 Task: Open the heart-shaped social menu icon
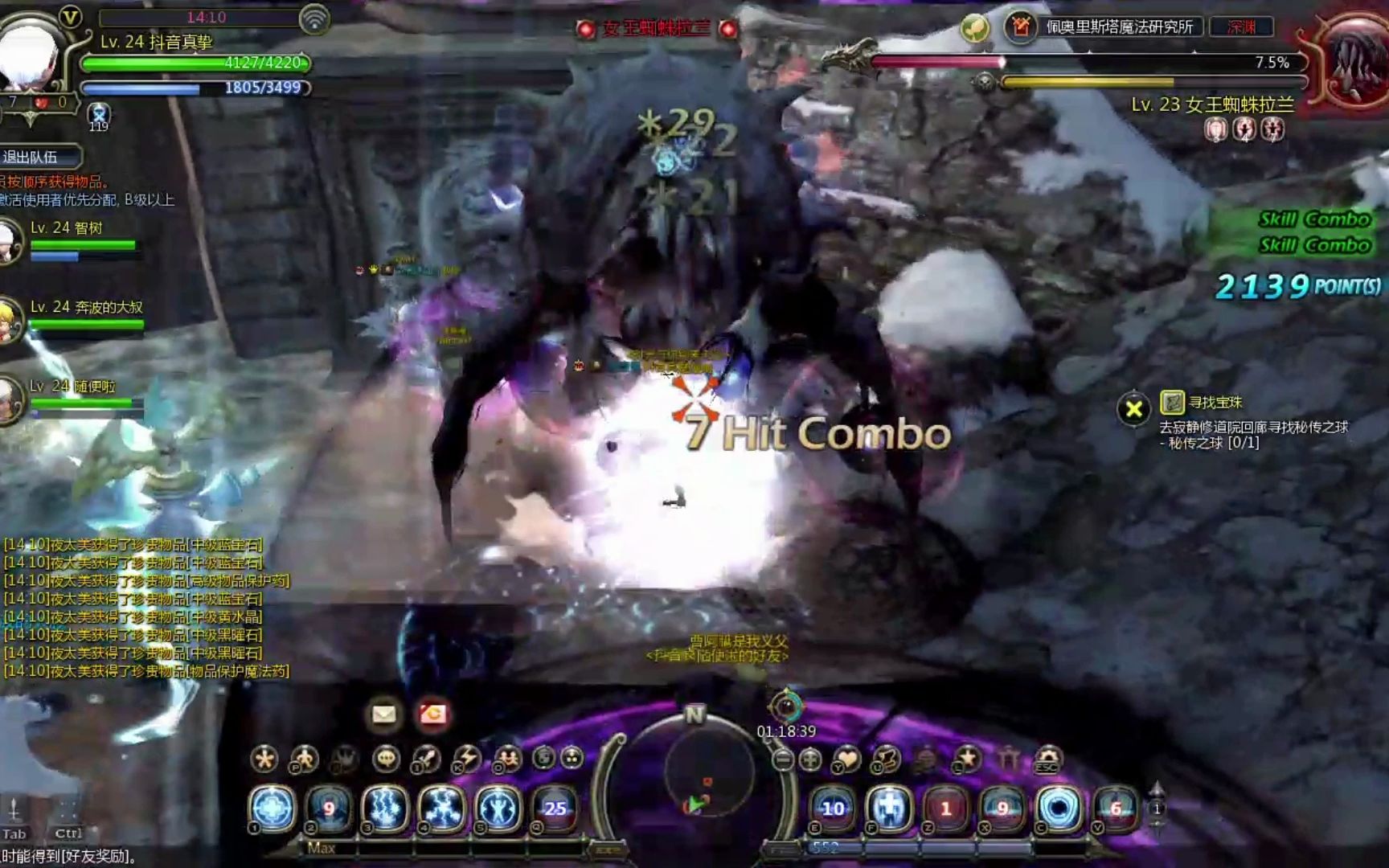pos(846,758)
